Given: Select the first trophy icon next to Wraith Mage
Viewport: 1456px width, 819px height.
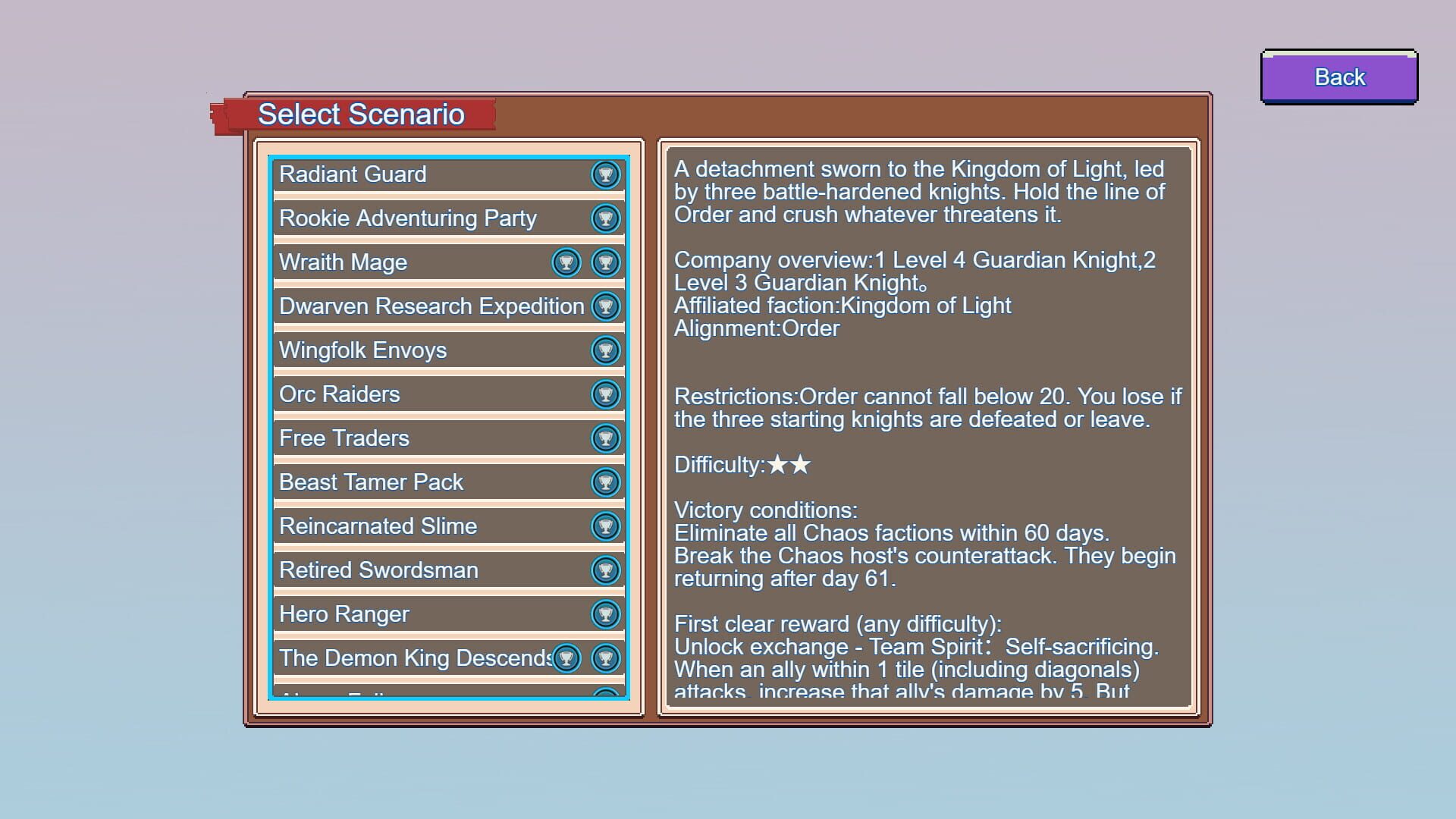Looking at the screenshot, I should (x=566, y=262).
